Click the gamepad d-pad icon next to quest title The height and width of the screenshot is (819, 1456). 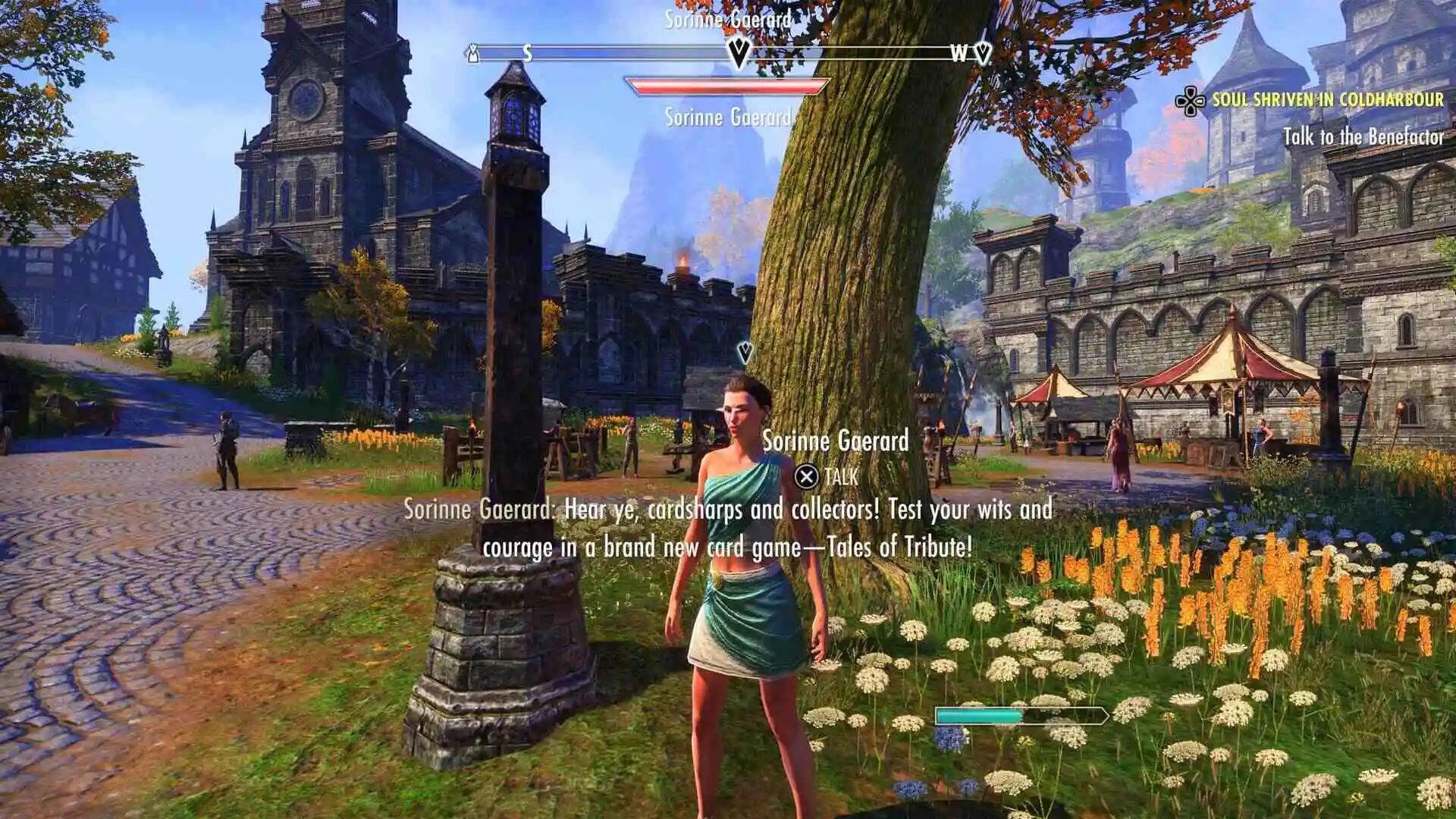pos(1189,99)
